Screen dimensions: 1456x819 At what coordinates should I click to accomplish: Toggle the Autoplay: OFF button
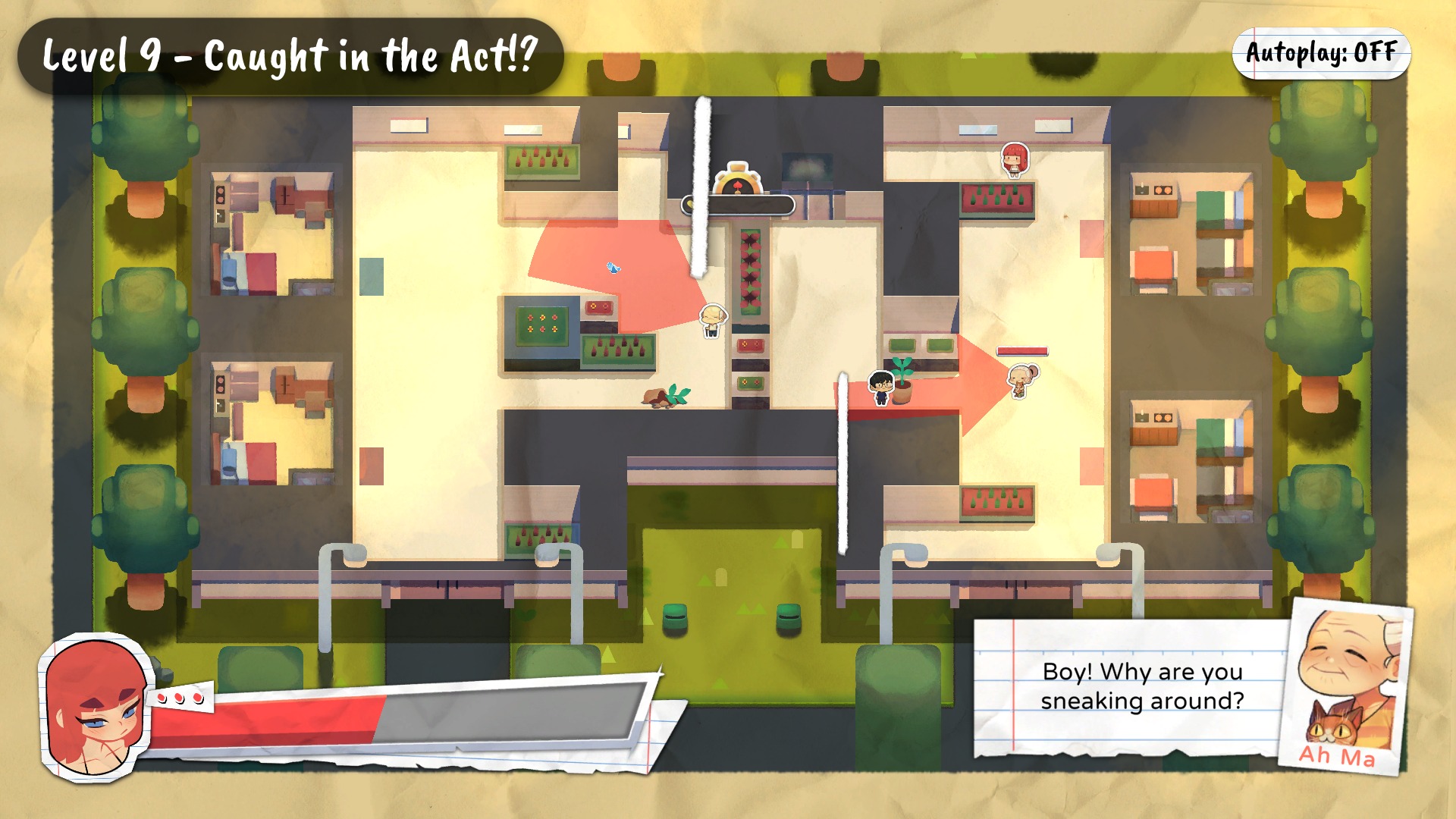(1320, 53)
